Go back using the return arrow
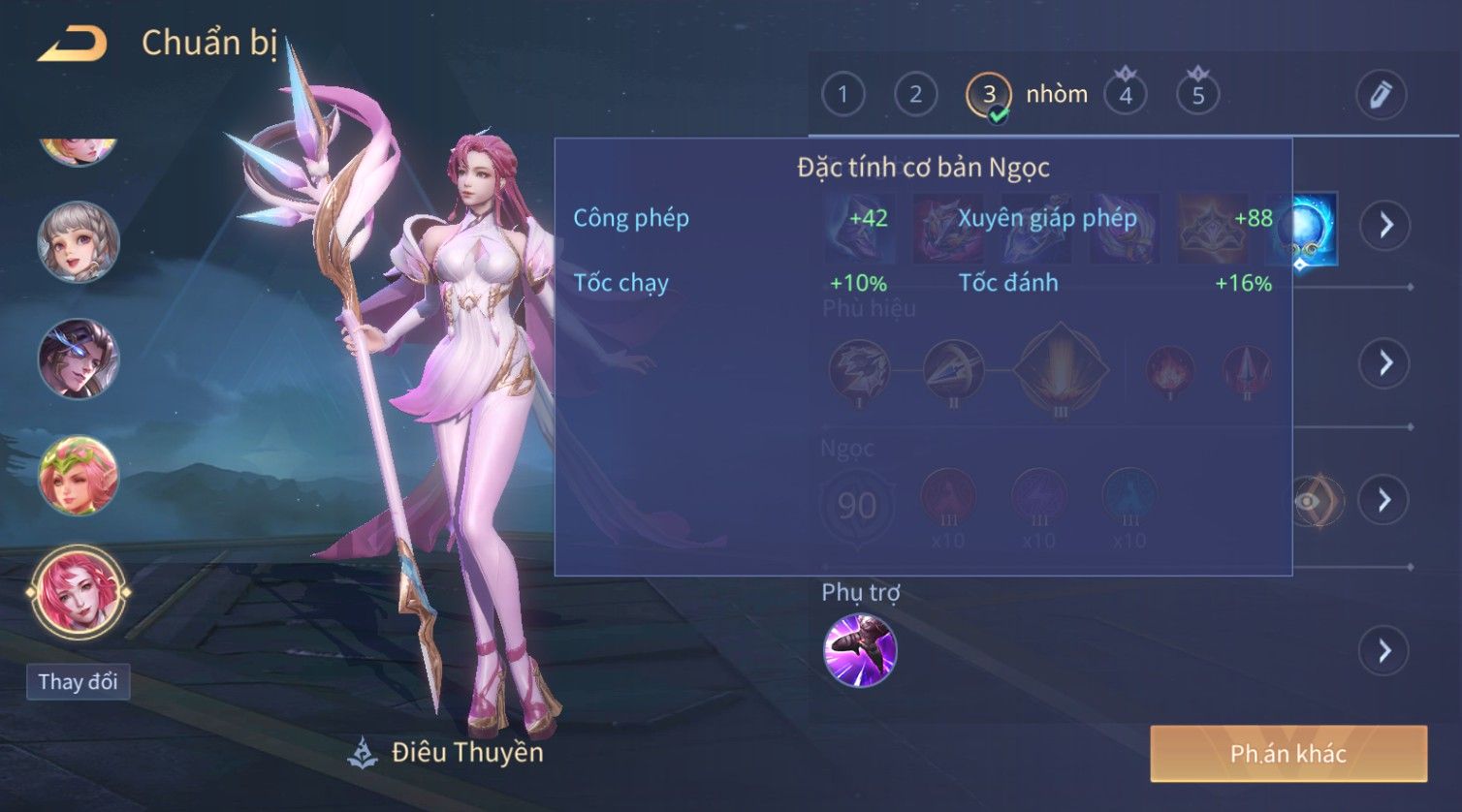This screenshot has width=1462, height=812. coord(73,45)
